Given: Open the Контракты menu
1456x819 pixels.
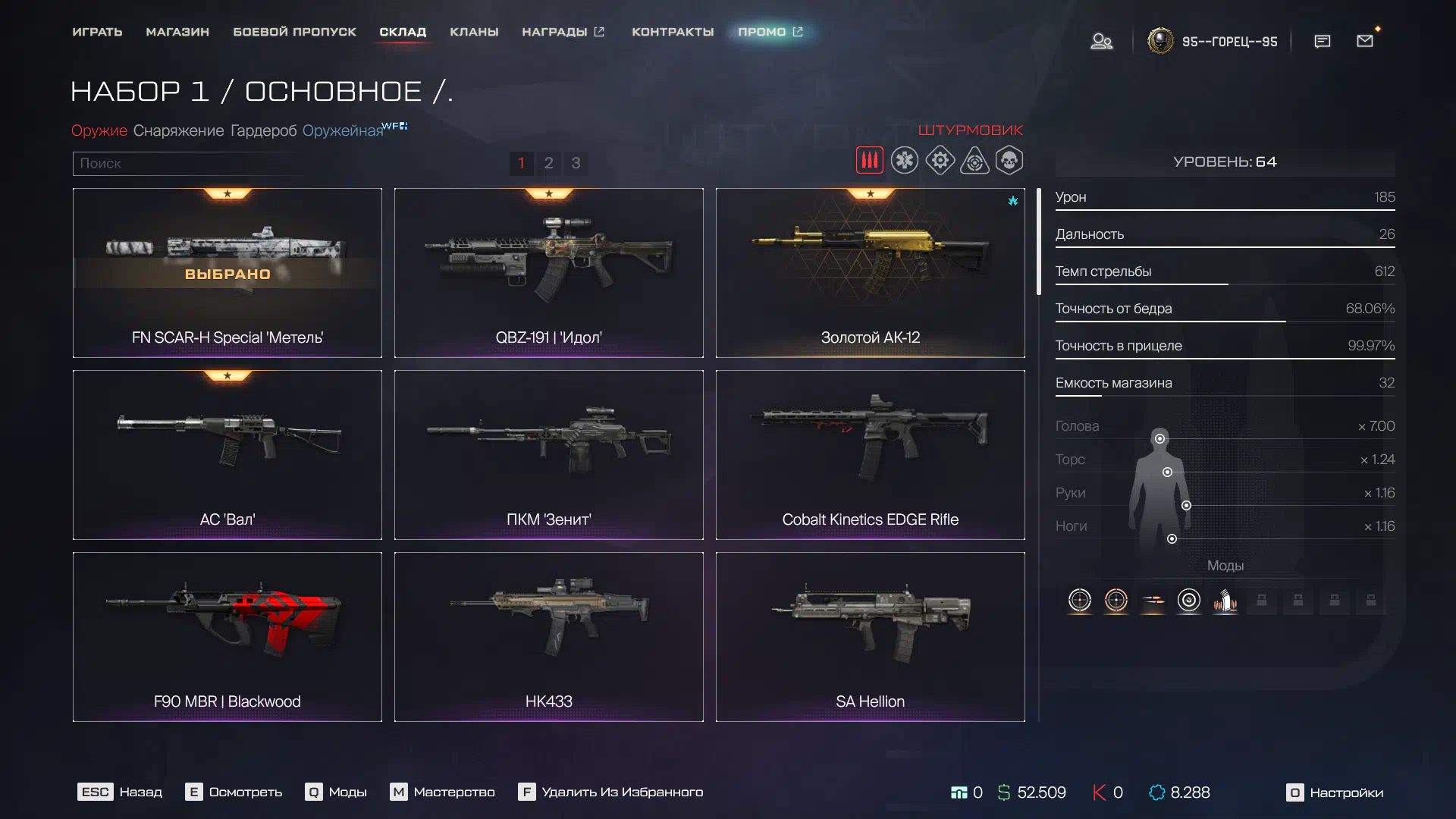Looking at the screenshot, I should [673, 32].
